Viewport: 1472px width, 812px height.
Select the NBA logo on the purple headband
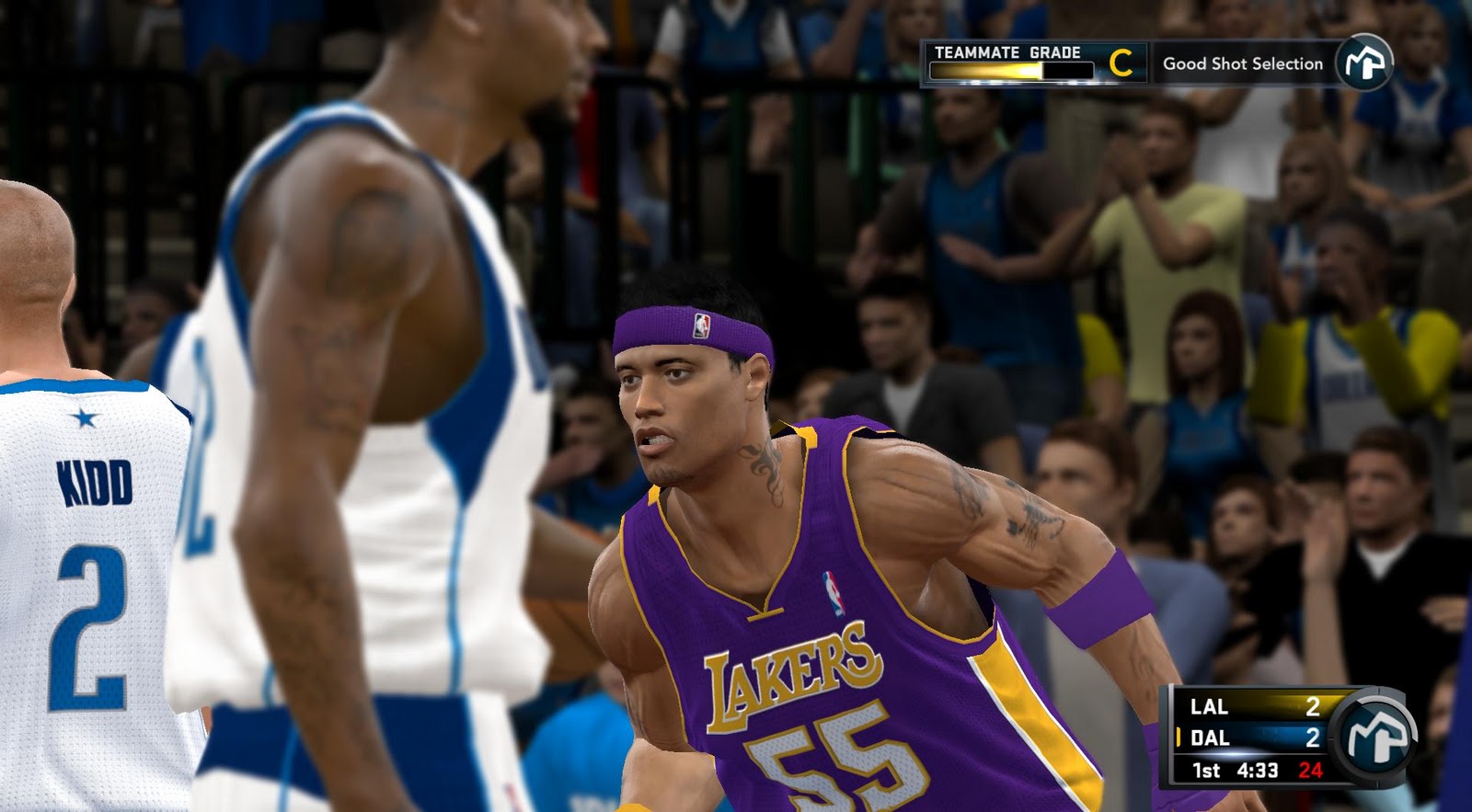coord(700,325)
